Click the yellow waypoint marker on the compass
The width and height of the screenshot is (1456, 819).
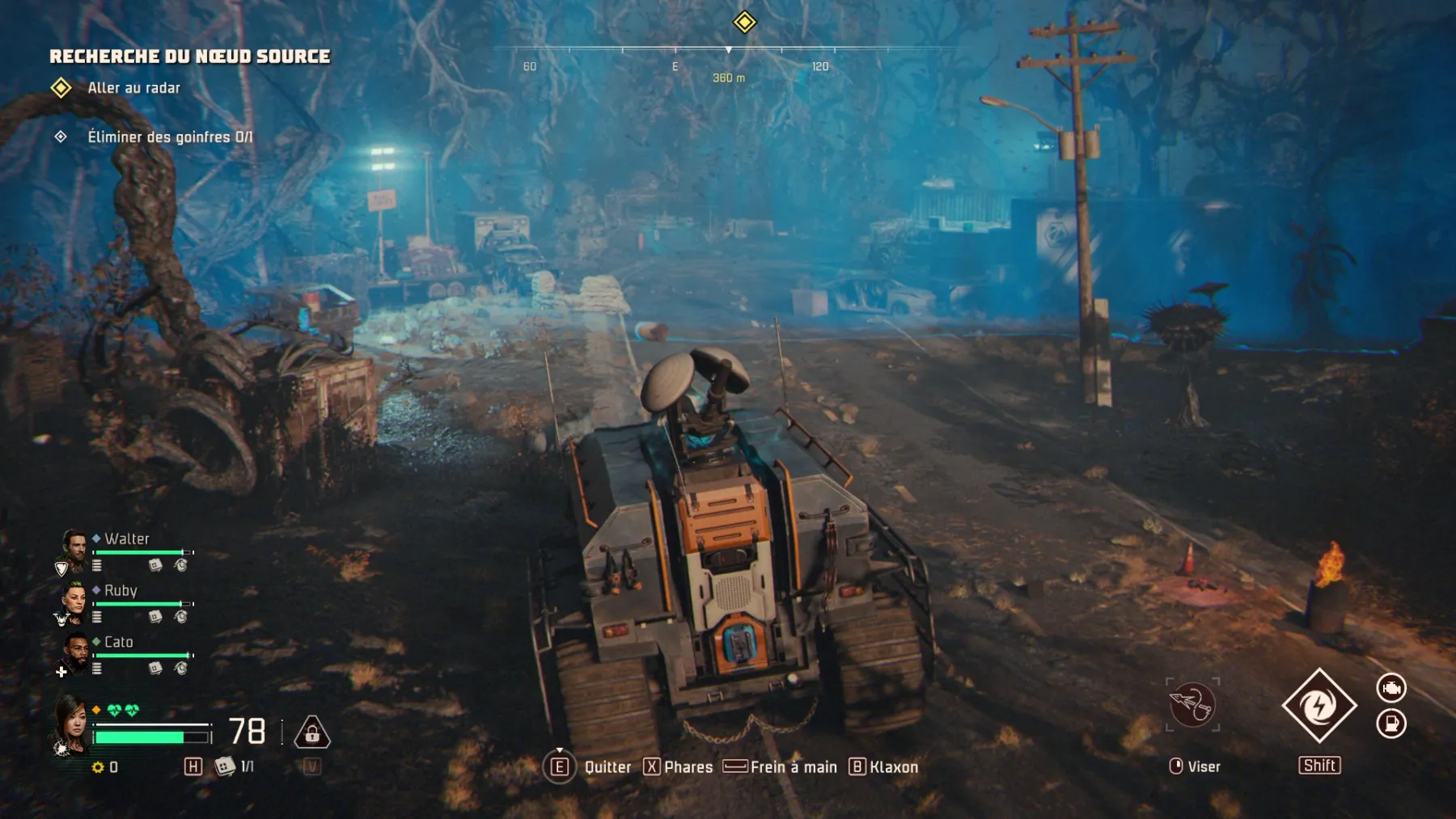pyautogui.click(x=745, y=23)
